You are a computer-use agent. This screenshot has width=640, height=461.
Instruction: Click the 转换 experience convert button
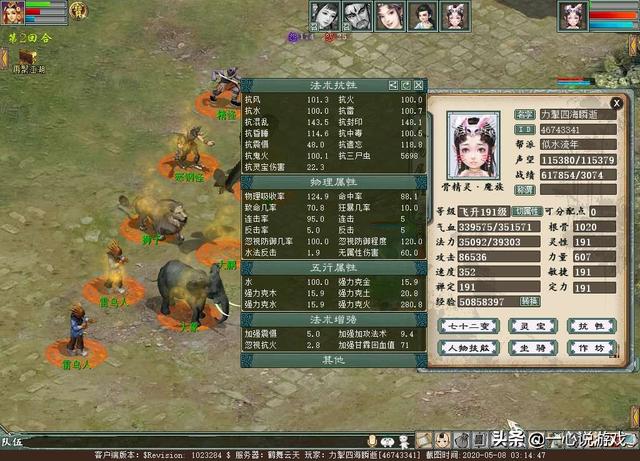[529, 300]
